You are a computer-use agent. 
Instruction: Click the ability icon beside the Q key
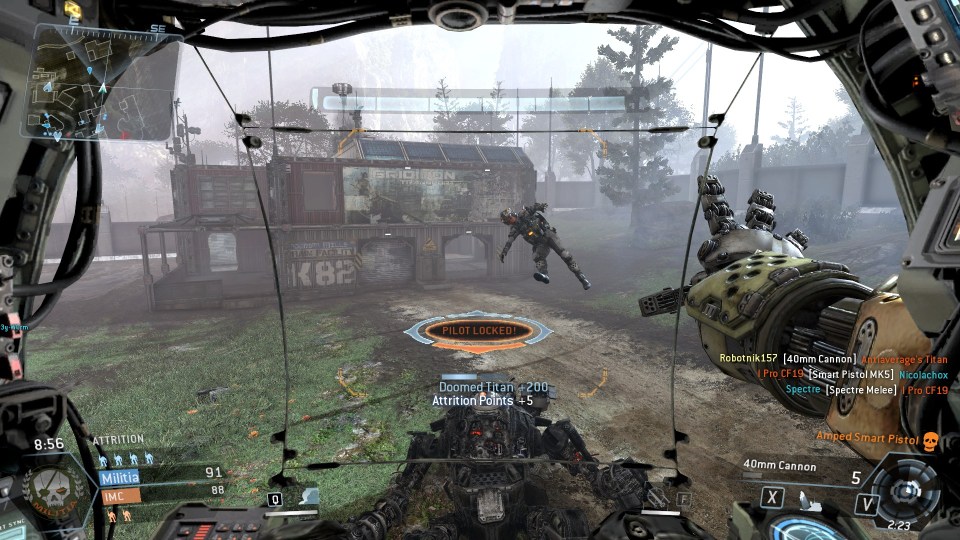[304, 497]
